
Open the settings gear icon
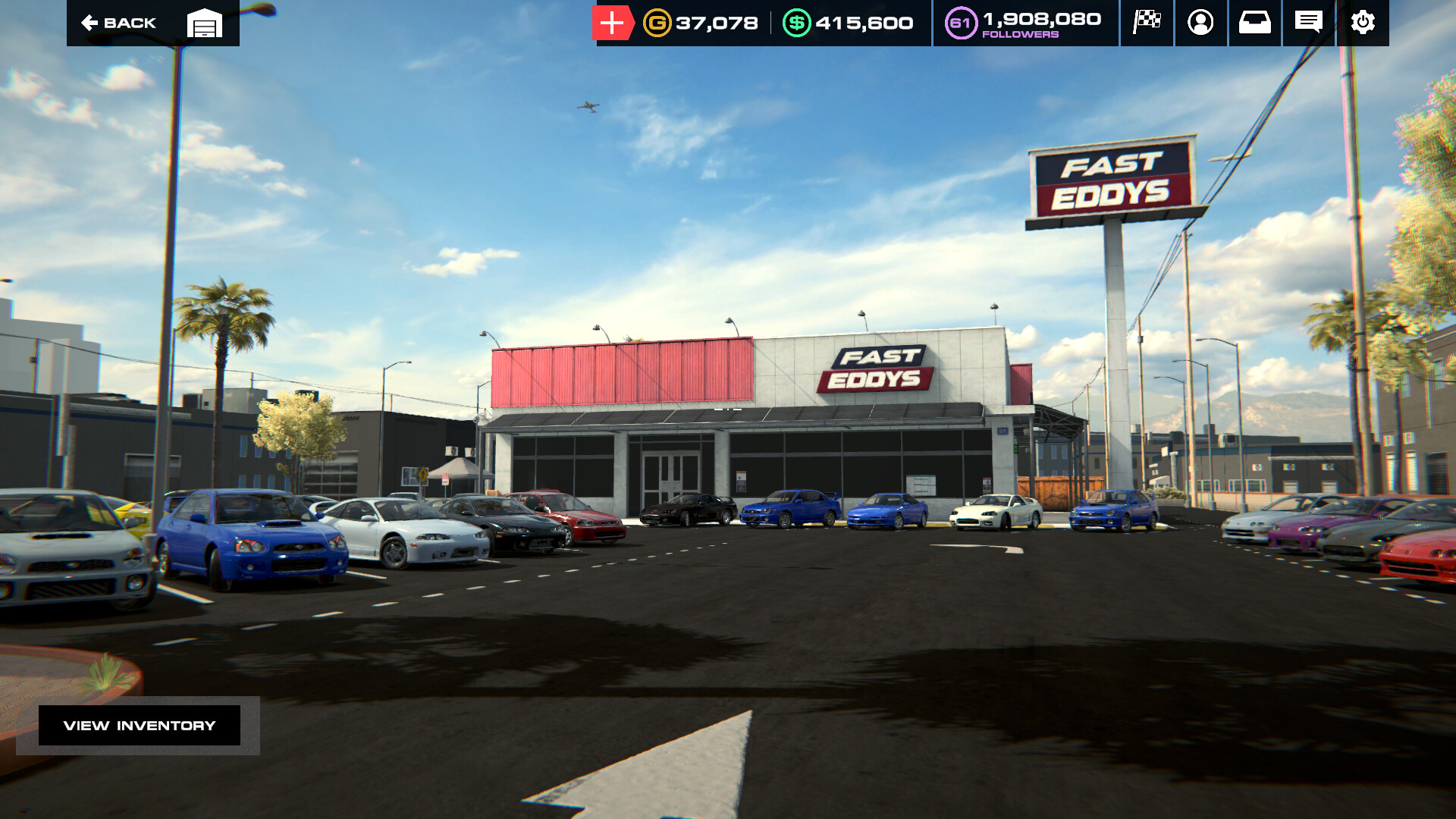click(1363, 23)
